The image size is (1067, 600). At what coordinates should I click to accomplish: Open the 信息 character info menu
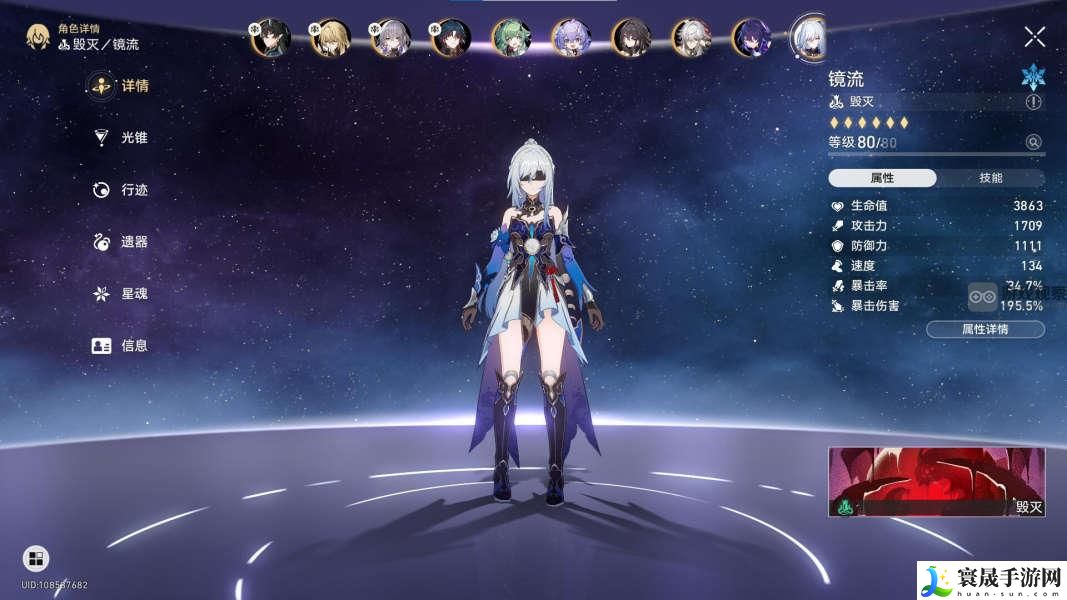(x=121, y=346)
